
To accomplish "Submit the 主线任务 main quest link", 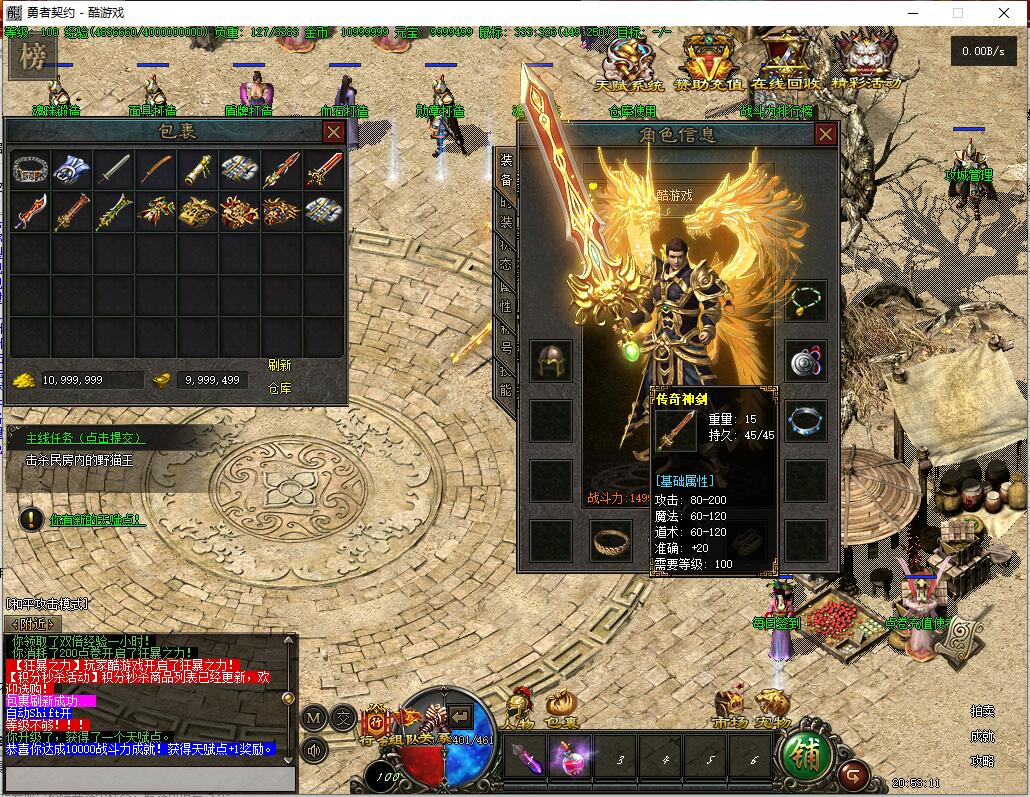I will [x=85, y=438].
